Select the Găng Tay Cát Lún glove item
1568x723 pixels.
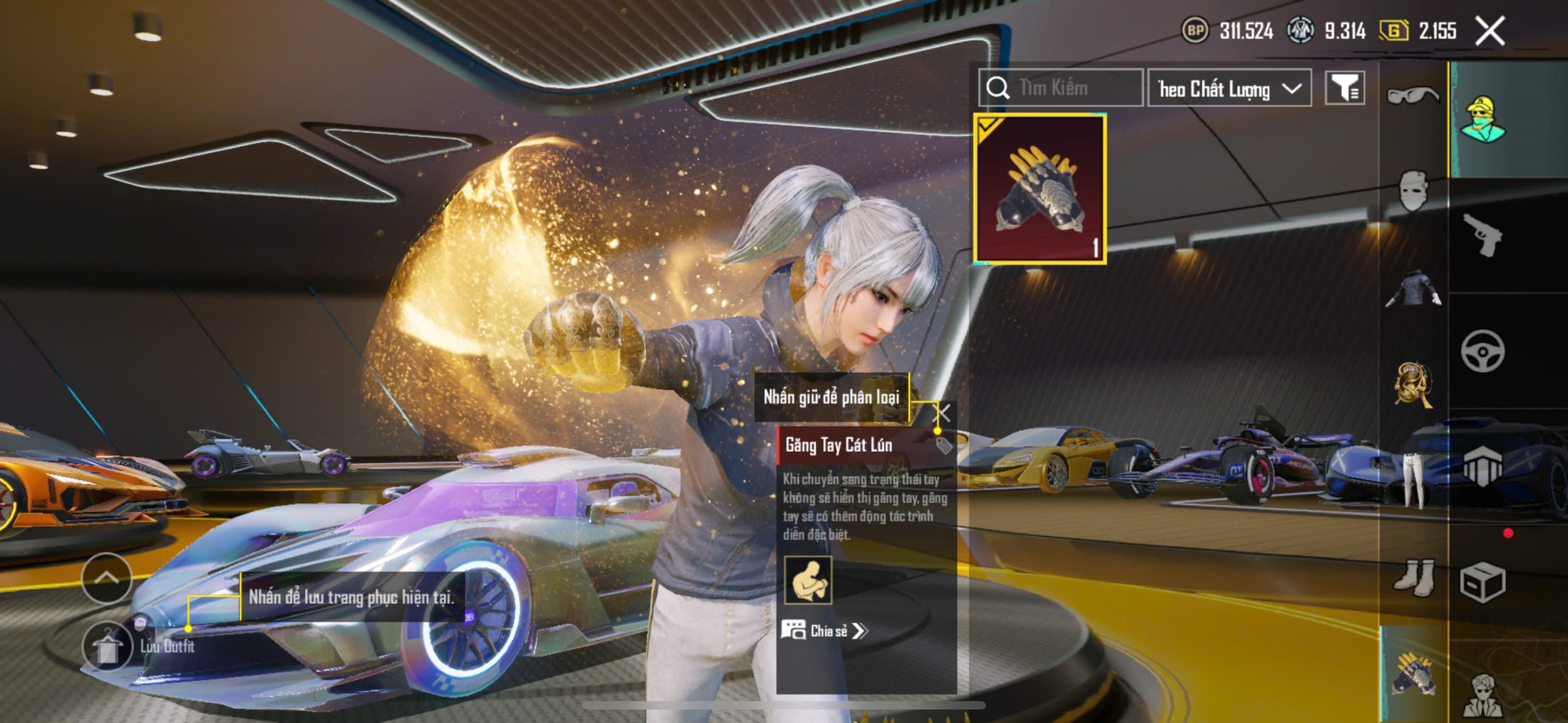[1040, 189]
